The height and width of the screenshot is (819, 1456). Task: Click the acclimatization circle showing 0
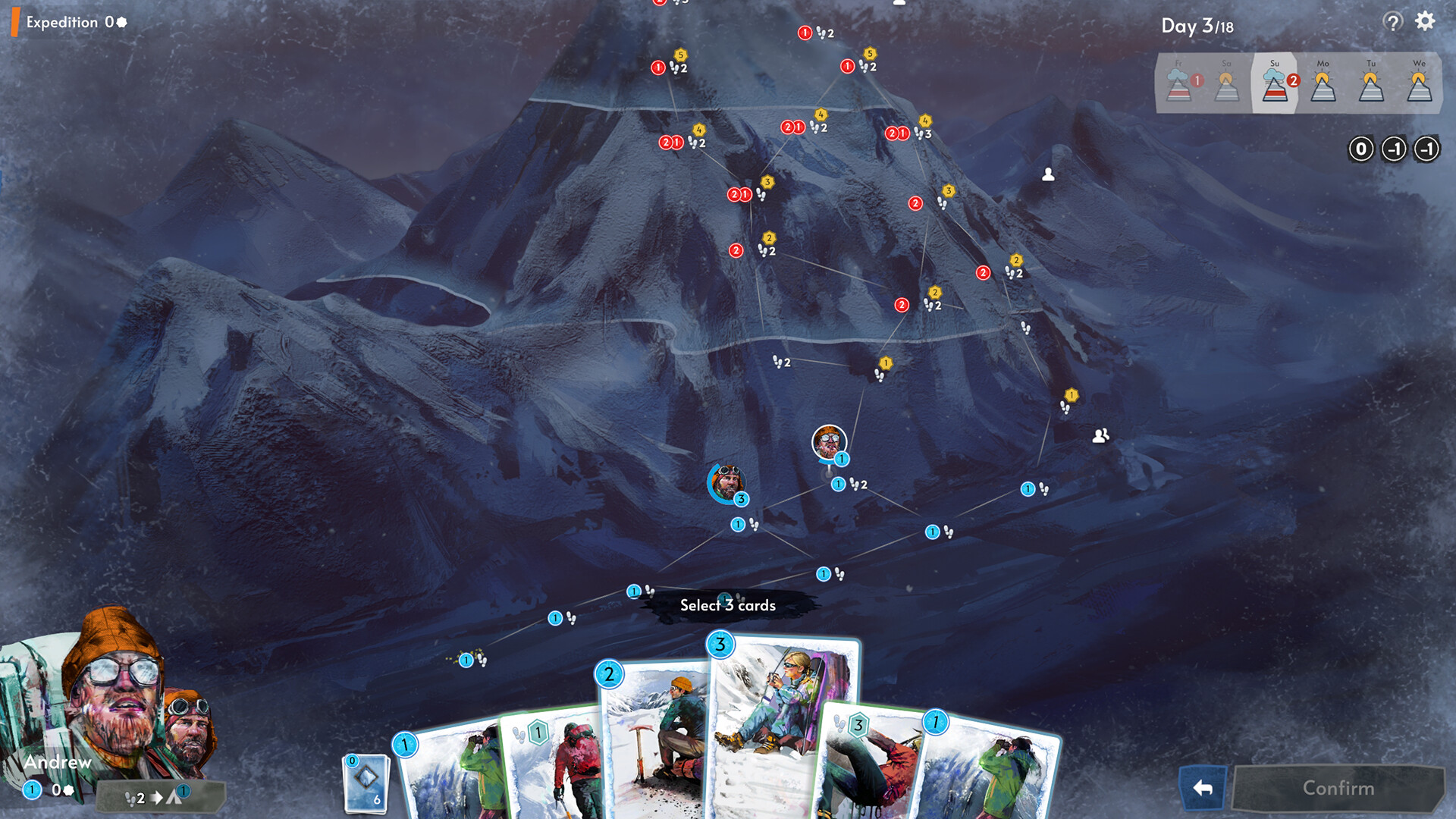click(1361, 149)
